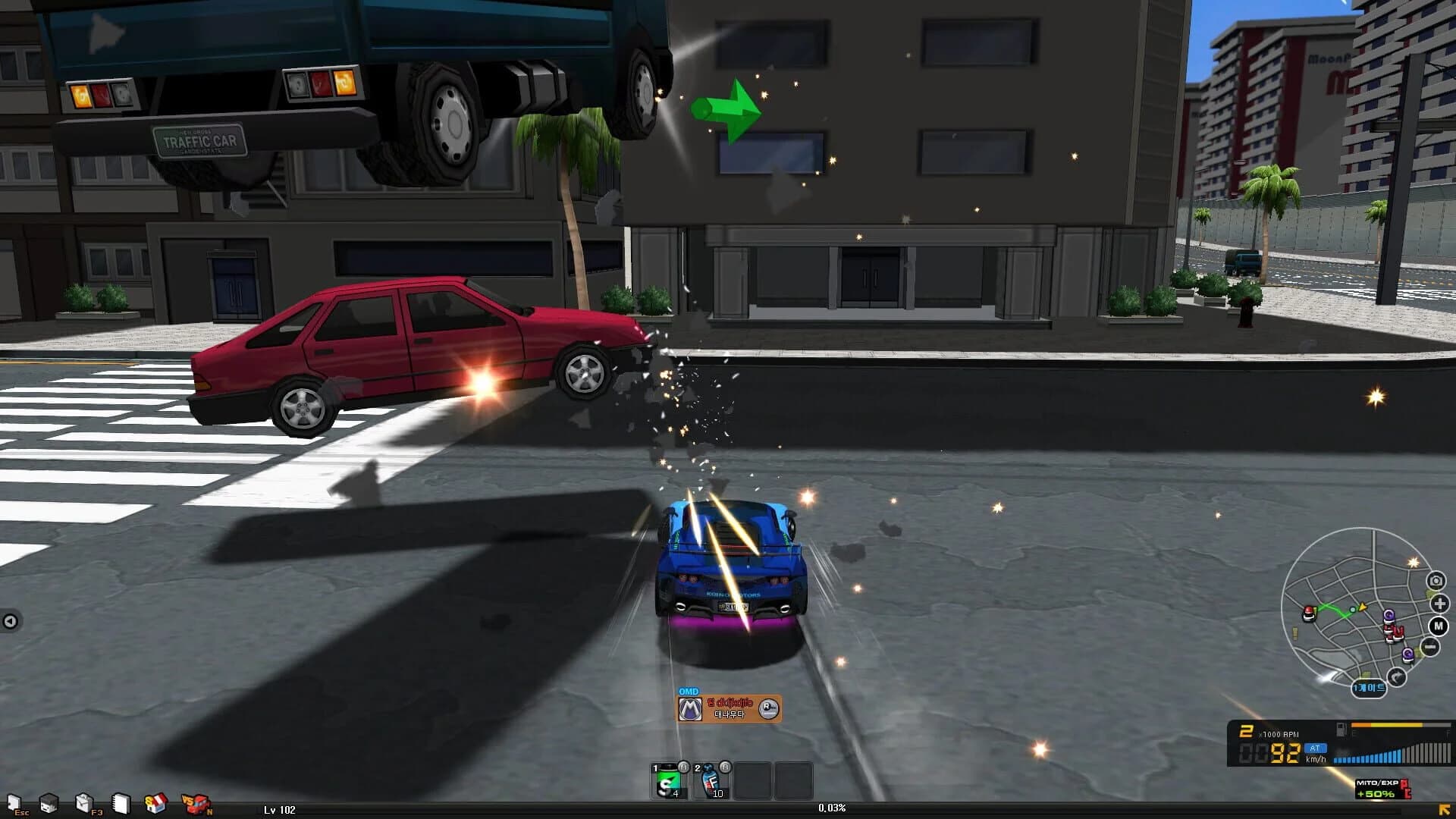
Task: Click the AT transmission indicator
Action: (x=1316, y=748)
